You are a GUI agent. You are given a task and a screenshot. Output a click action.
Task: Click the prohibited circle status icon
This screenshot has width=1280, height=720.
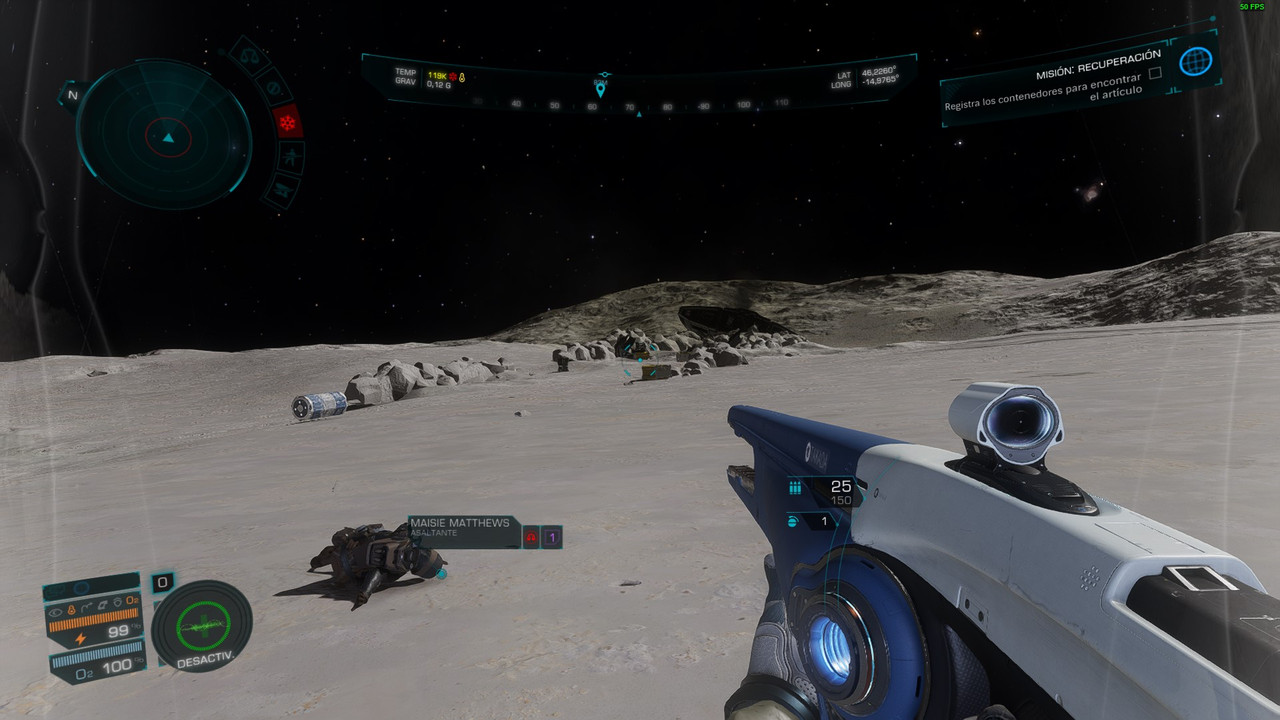click(x=271, y=88)
